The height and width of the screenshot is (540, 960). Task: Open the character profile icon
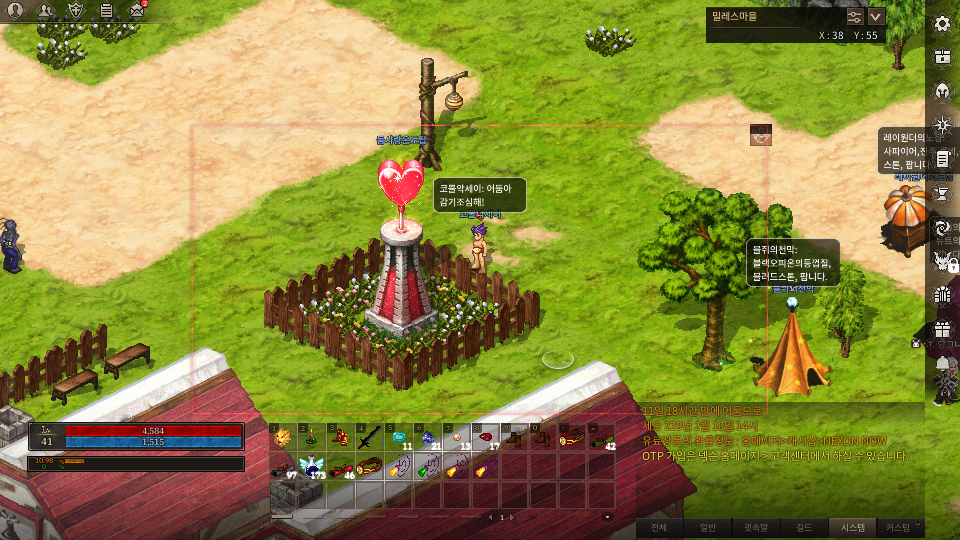pyautogui.click(x=16, y=11)
